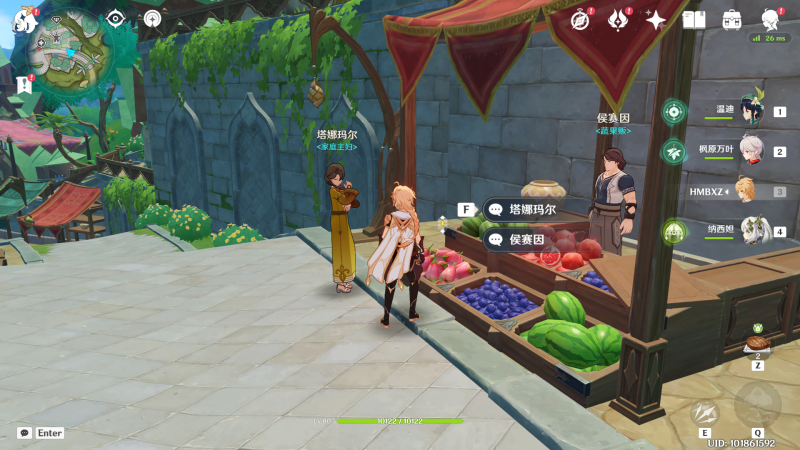This screenshot has height=450, width=800.
Task: Open the quest log exclamation icon
Action: [24, 85]
